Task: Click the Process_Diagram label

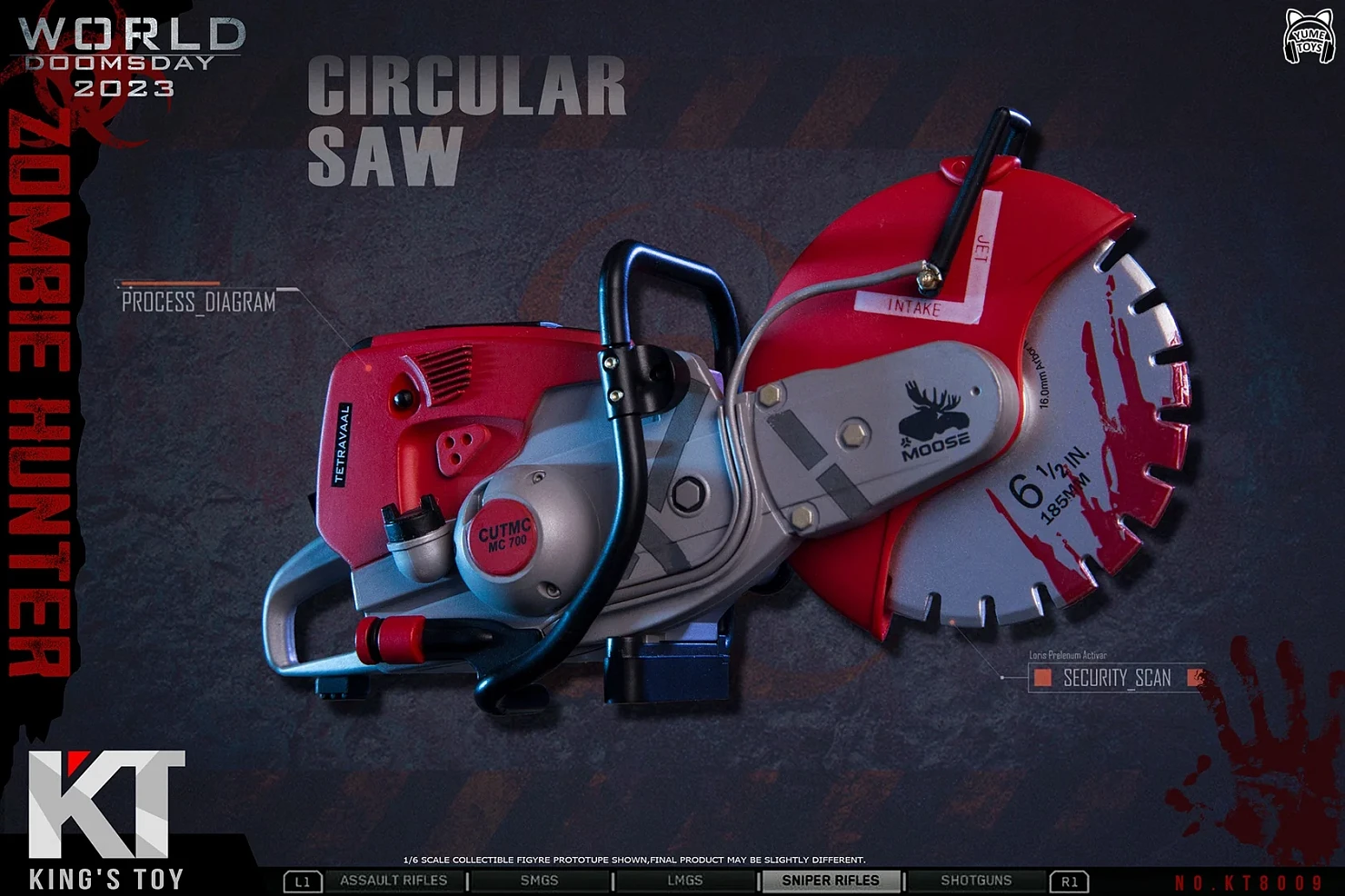Action: click(x=199, y=303)
